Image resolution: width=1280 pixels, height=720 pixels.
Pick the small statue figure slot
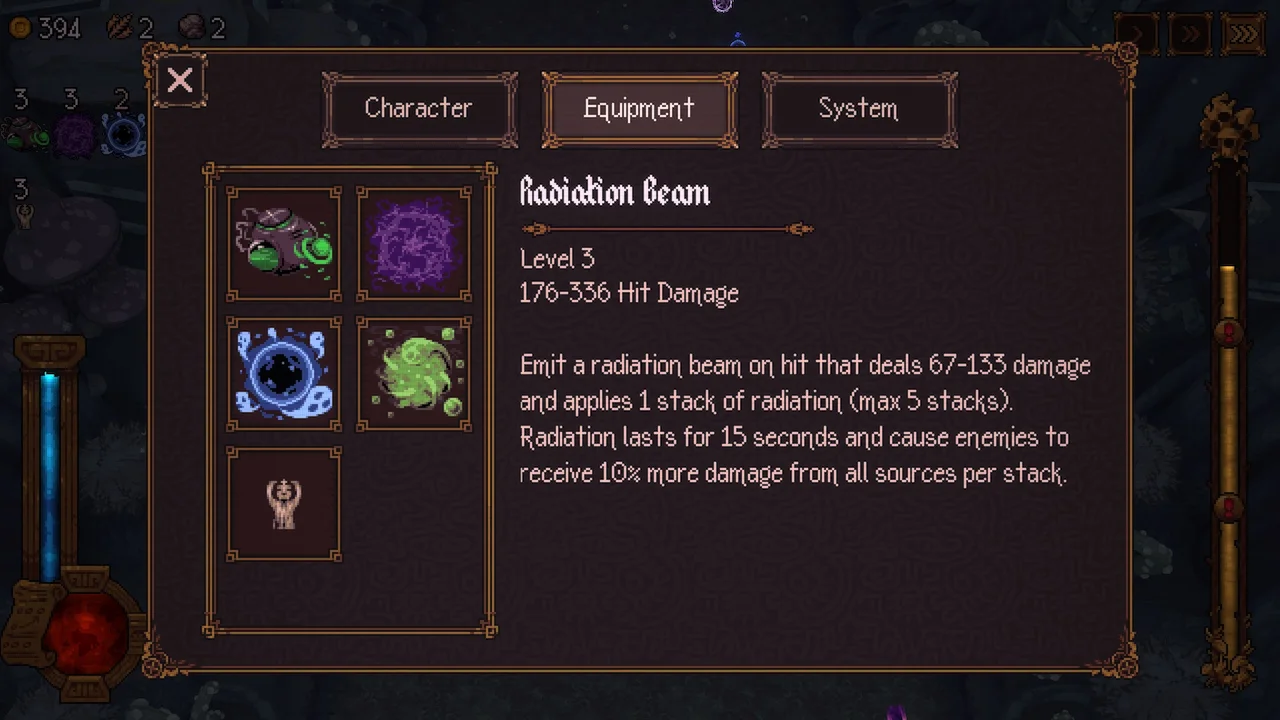[x=284, y=503]
